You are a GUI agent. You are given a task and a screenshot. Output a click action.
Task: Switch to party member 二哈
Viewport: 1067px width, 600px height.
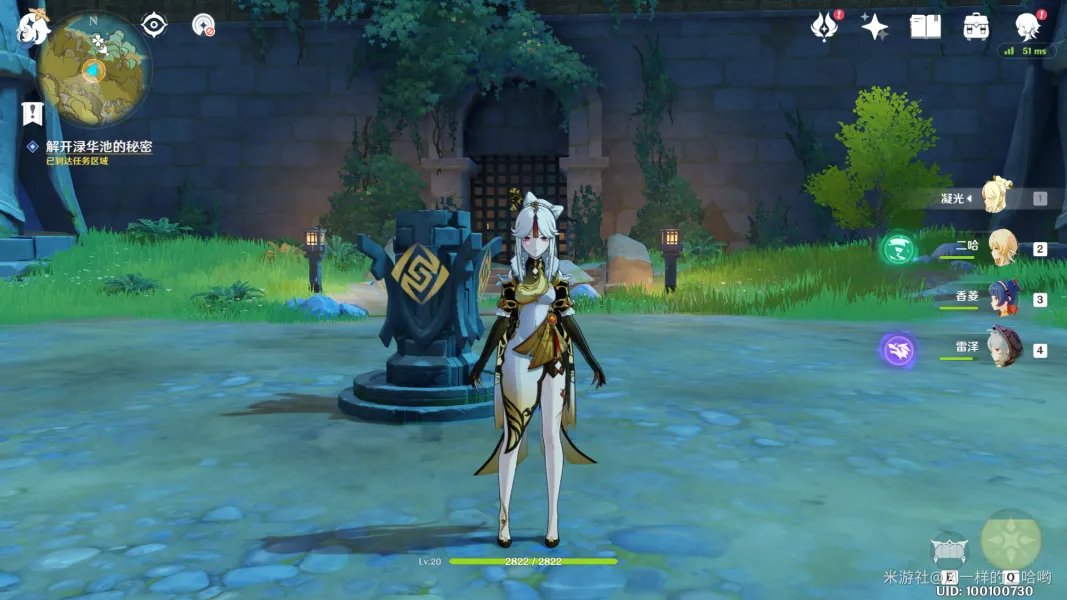(1001, 248)
